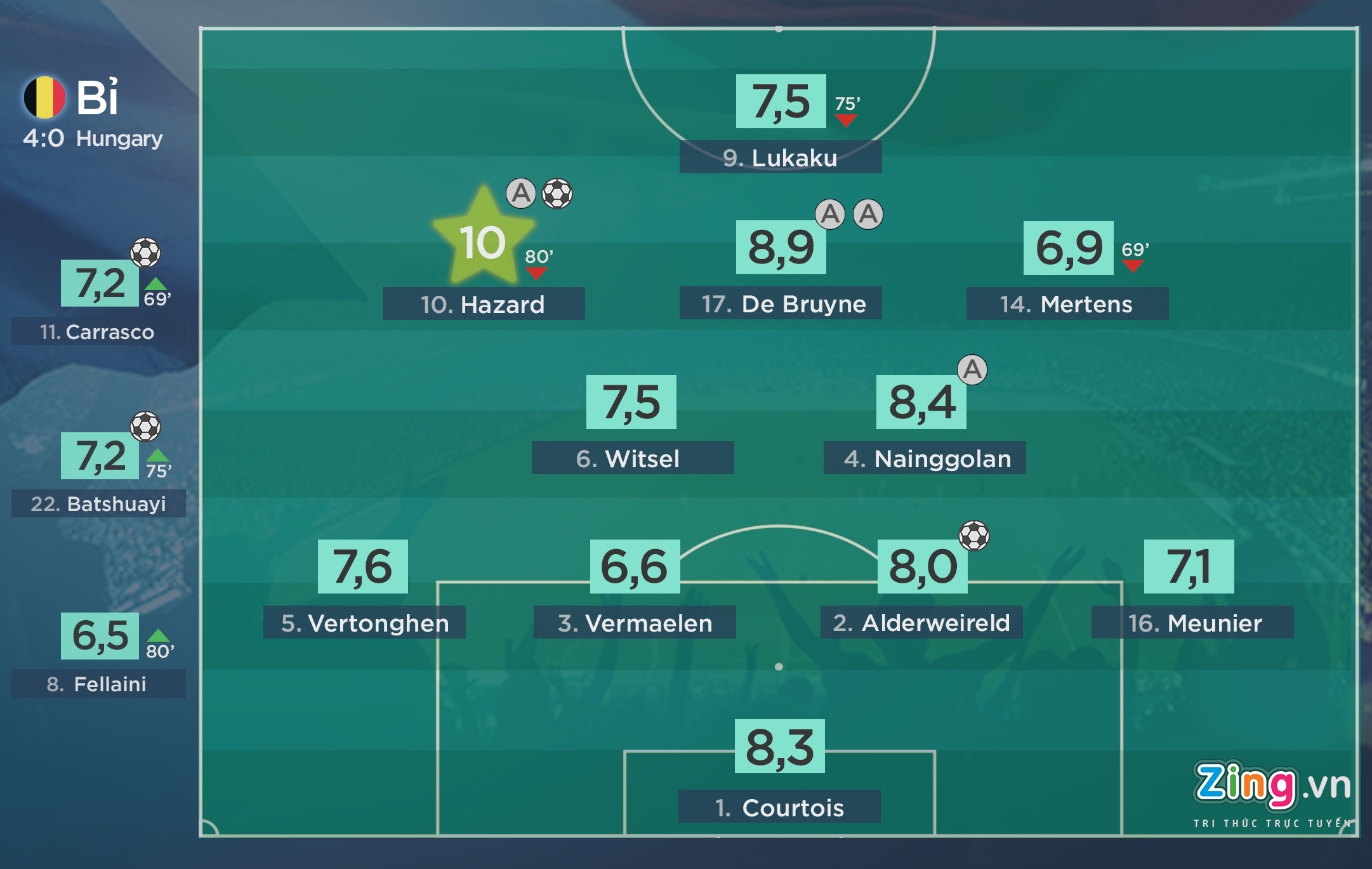Viewport: 1372px width, 869px height.
Task: Click the 3. Vermaelen player label
Action: [x=635, y=623]
